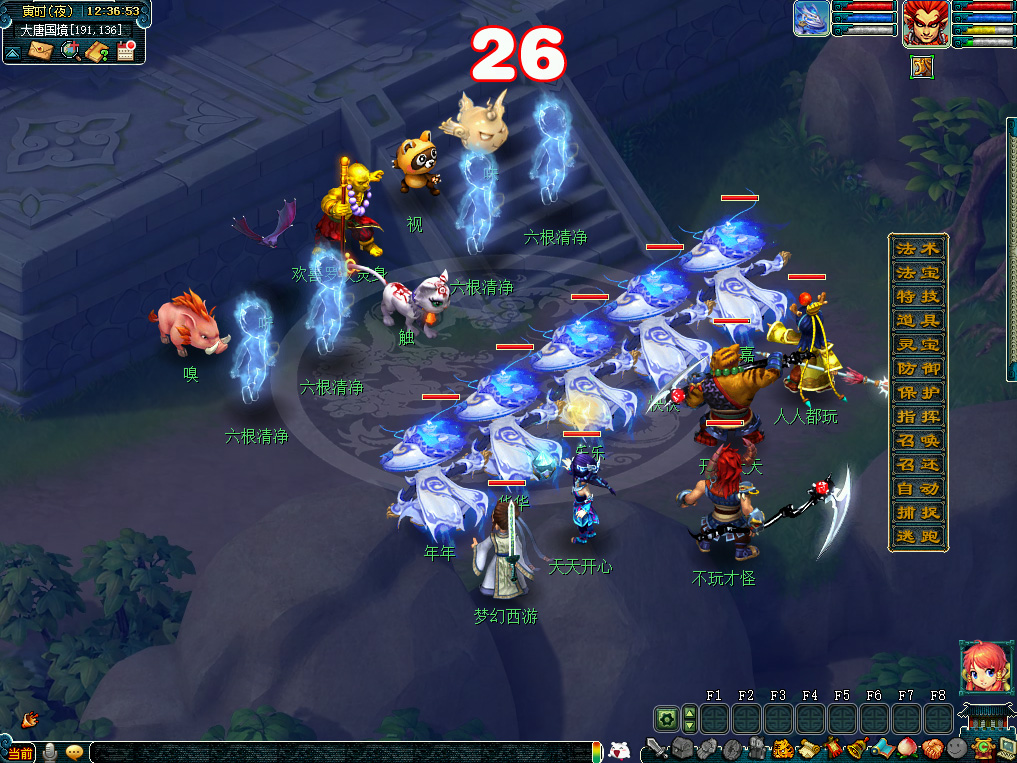This screenshot has width=1017, height=763.
Task: Open the envelope mail icon
Action: pos(40,51)
